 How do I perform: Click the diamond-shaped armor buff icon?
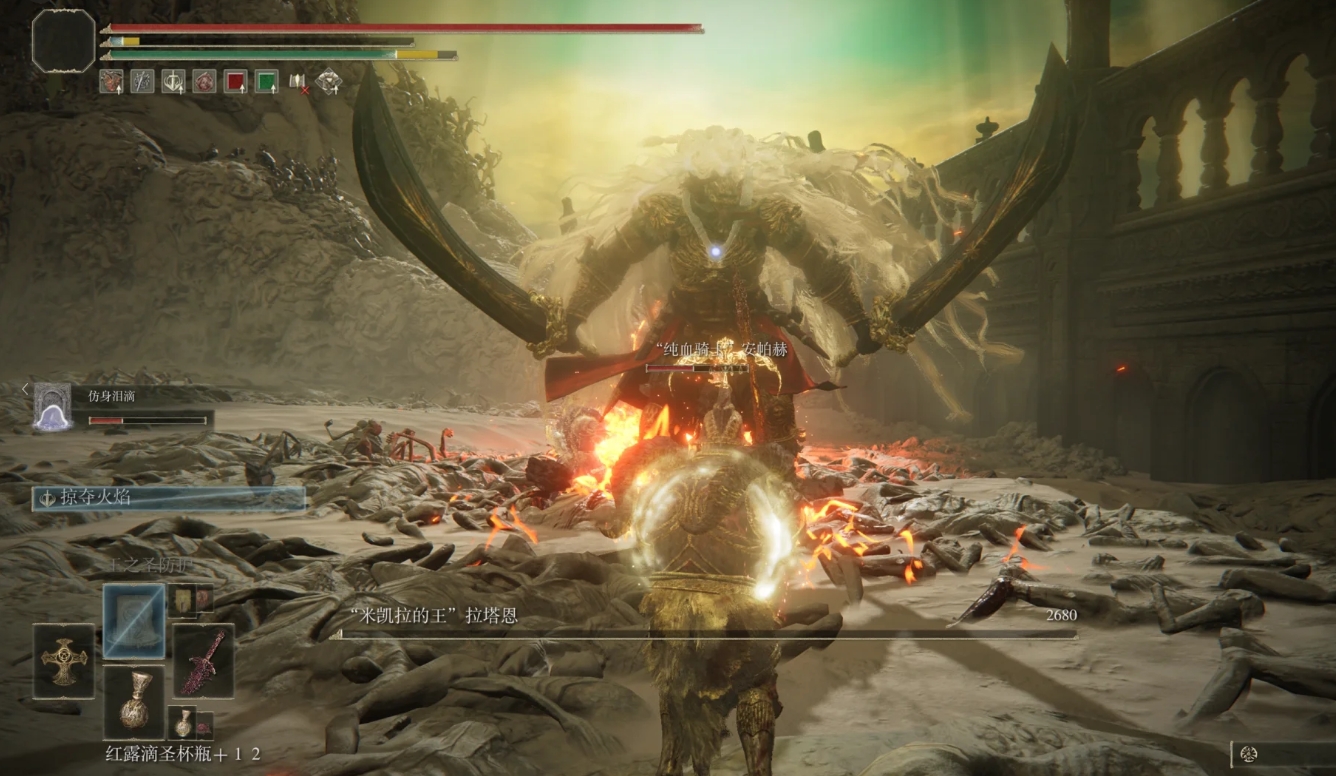(329, 81)
